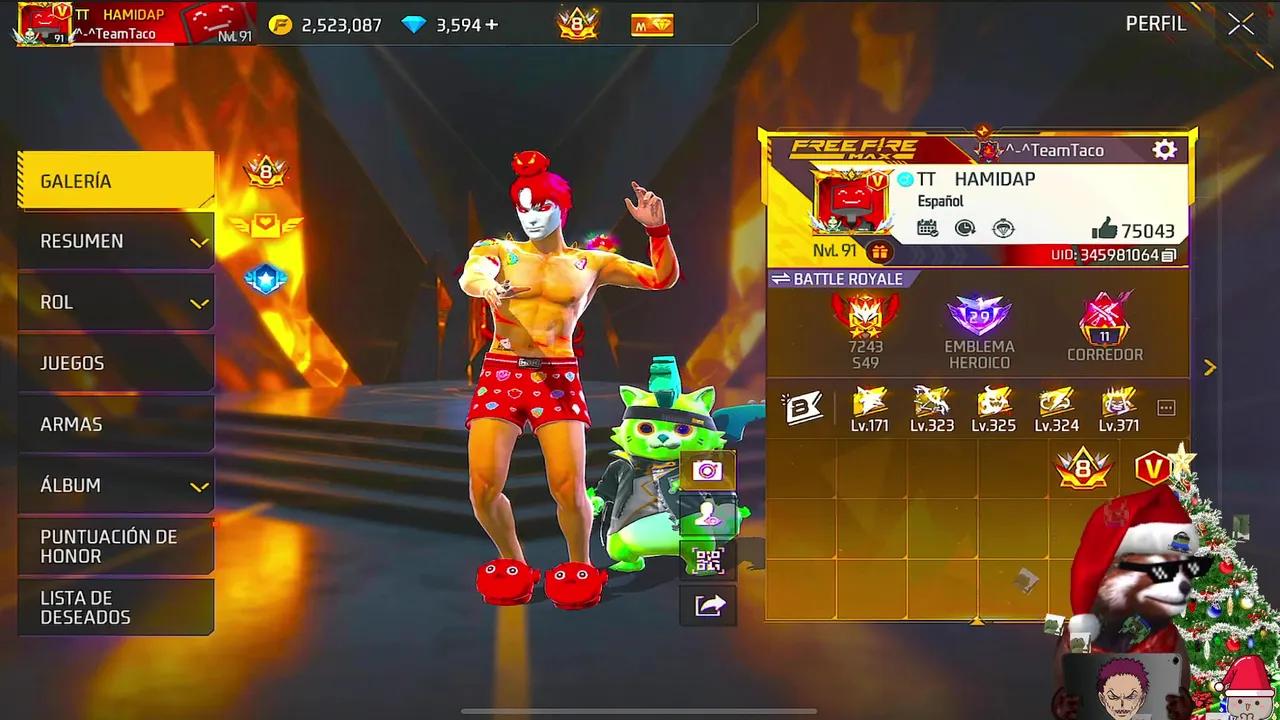View the Emblema Heroico level 29 badge
This screenshot has height=720, width=1280.
[978, 318]
